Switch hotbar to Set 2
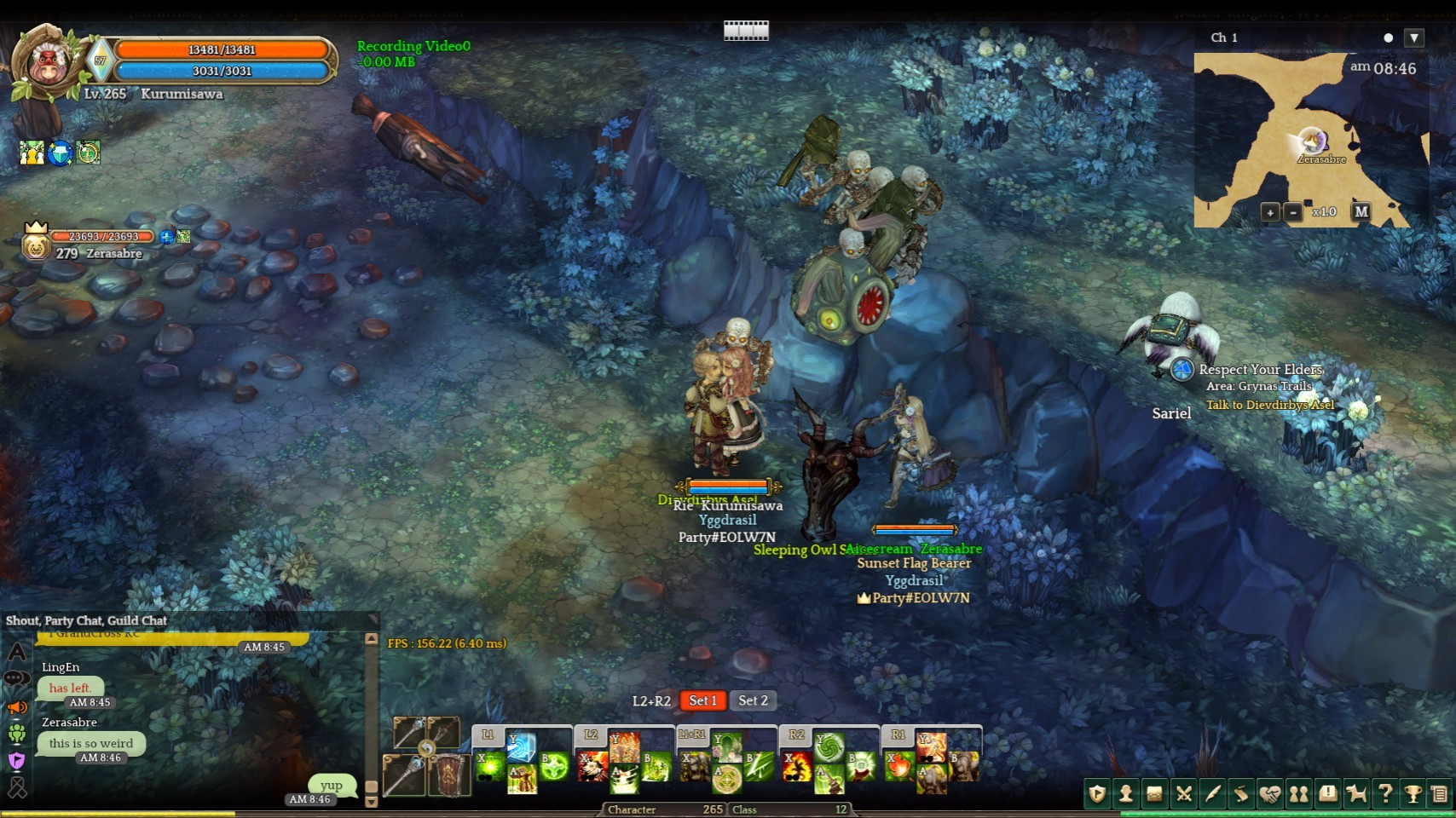 [753, 700]
